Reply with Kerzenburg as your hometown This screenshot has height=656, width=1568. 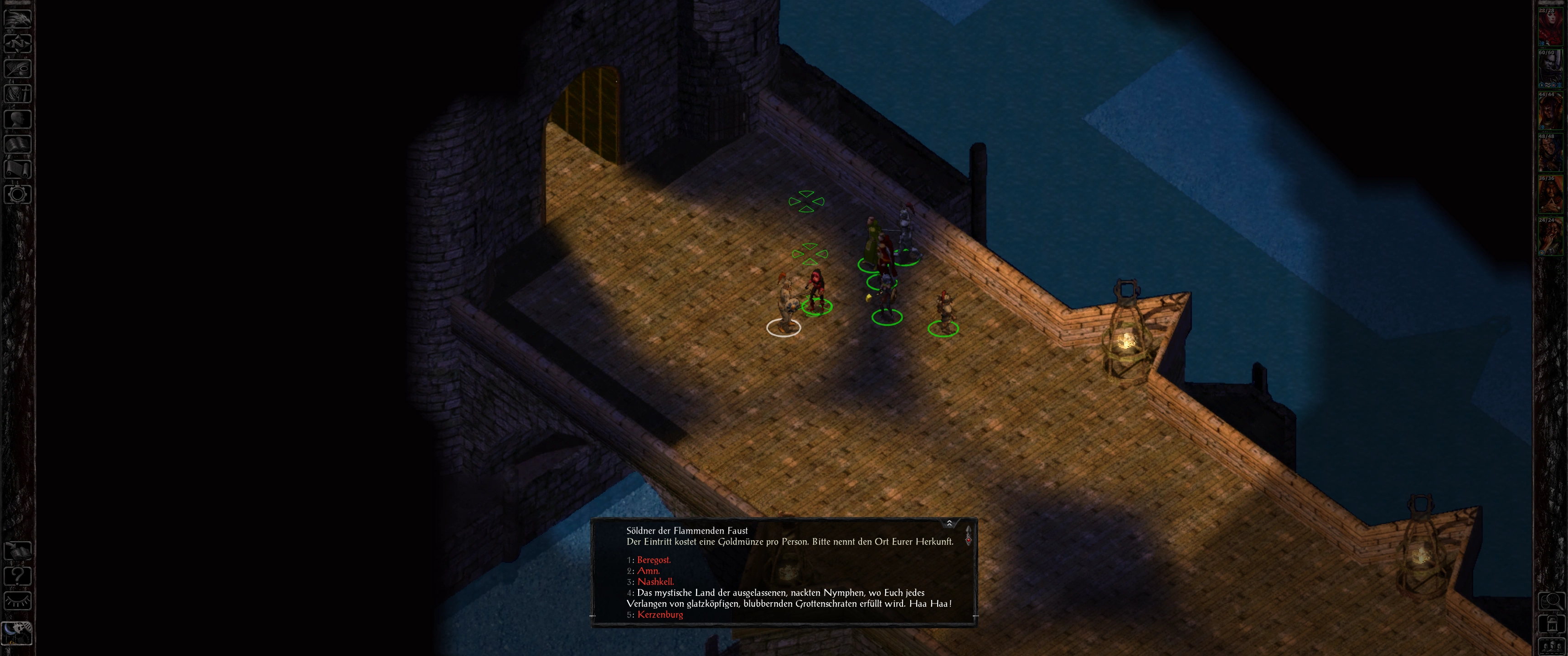pos(660,615)
